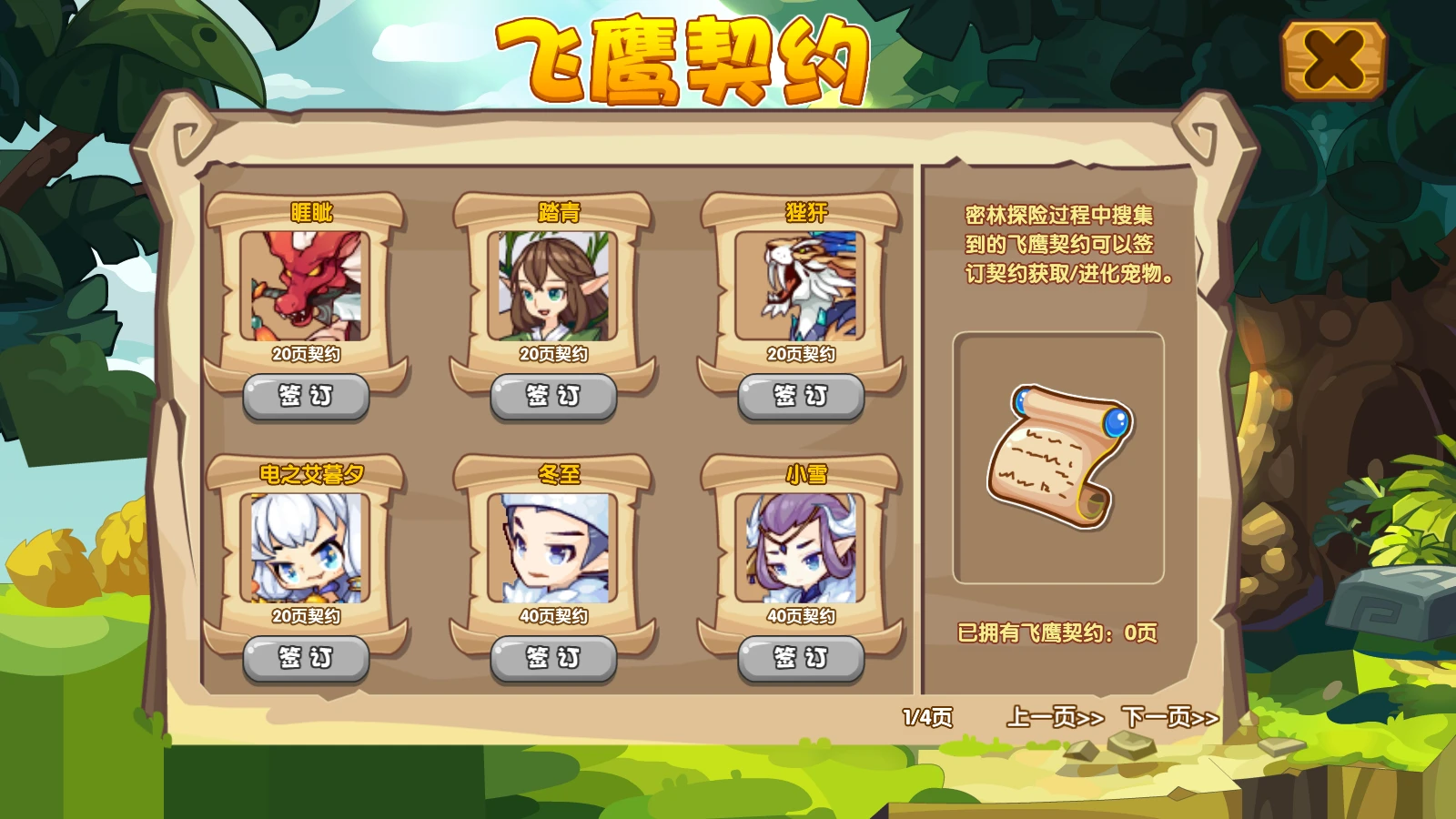Select the 睚眦 dragon pet portrait

click(304, 285)
